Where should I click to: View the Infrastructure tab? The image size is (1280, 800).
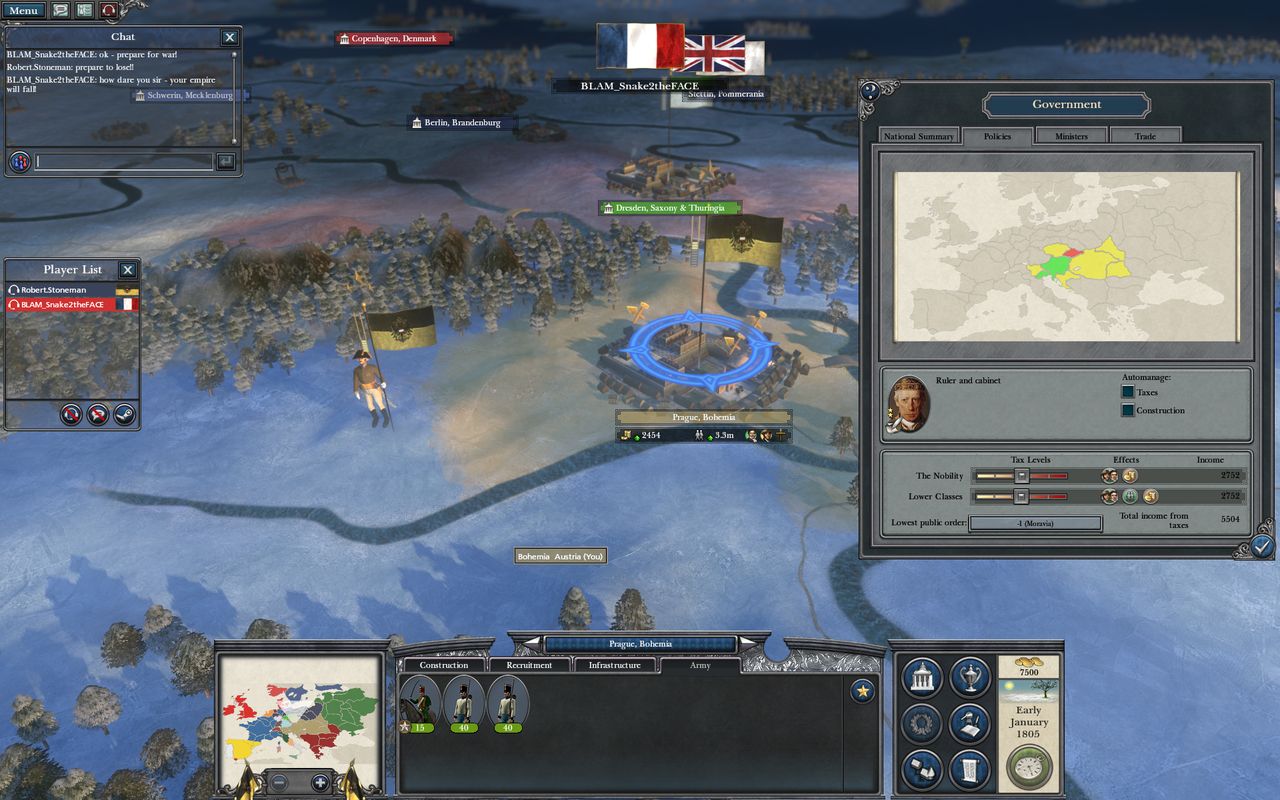click(x=614, y=665)
